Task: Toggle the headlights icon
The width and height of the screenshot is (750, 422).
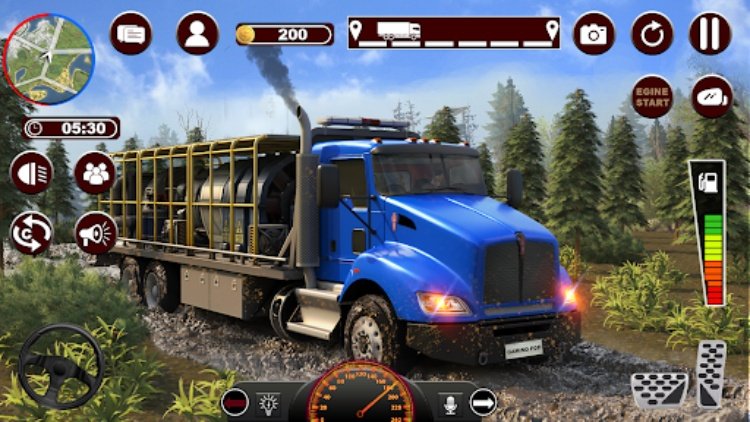Action: [x=32, y=172]
